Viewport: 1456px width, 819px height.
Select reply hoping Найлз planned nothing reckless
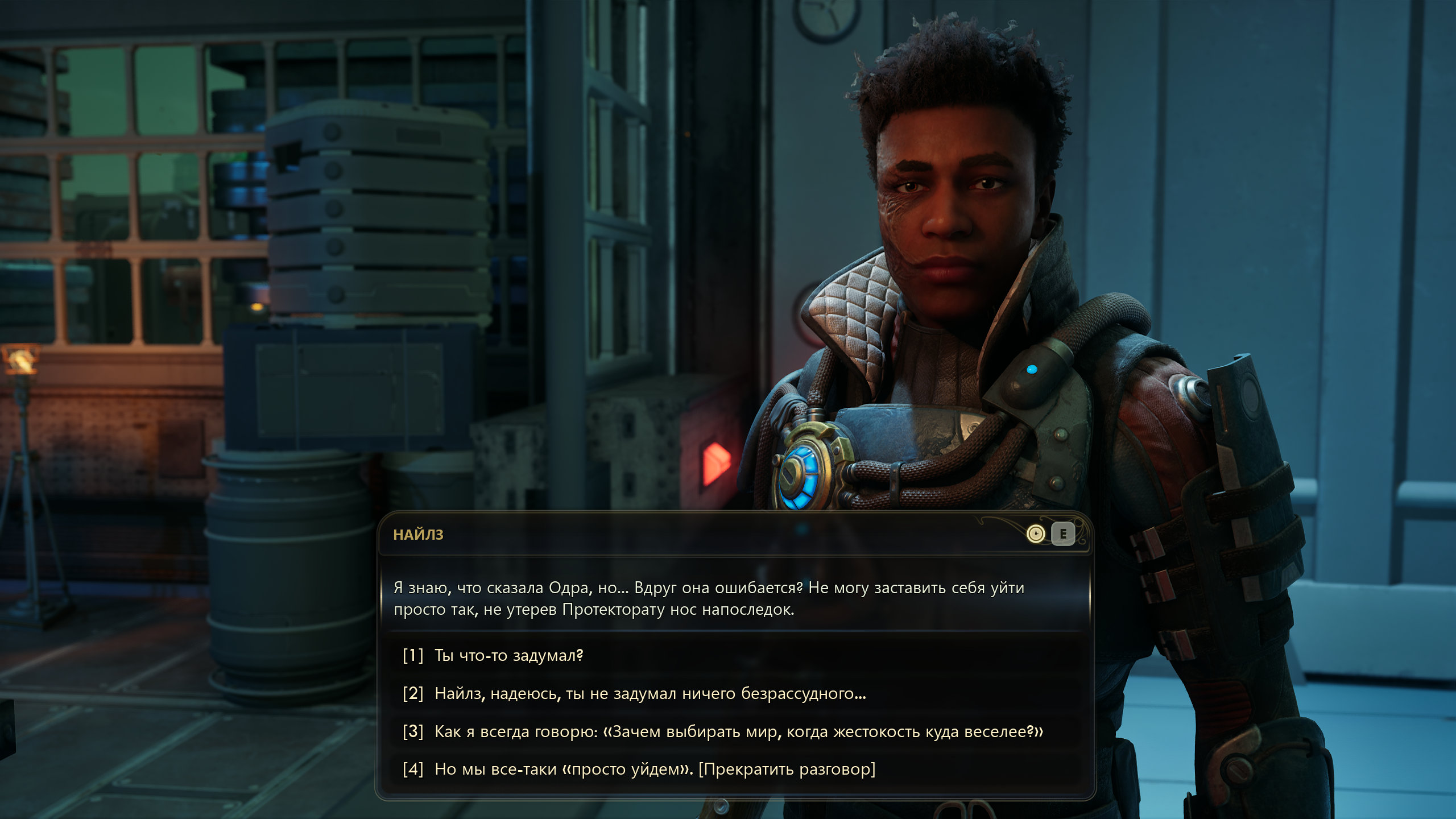[x=650, y=693]
